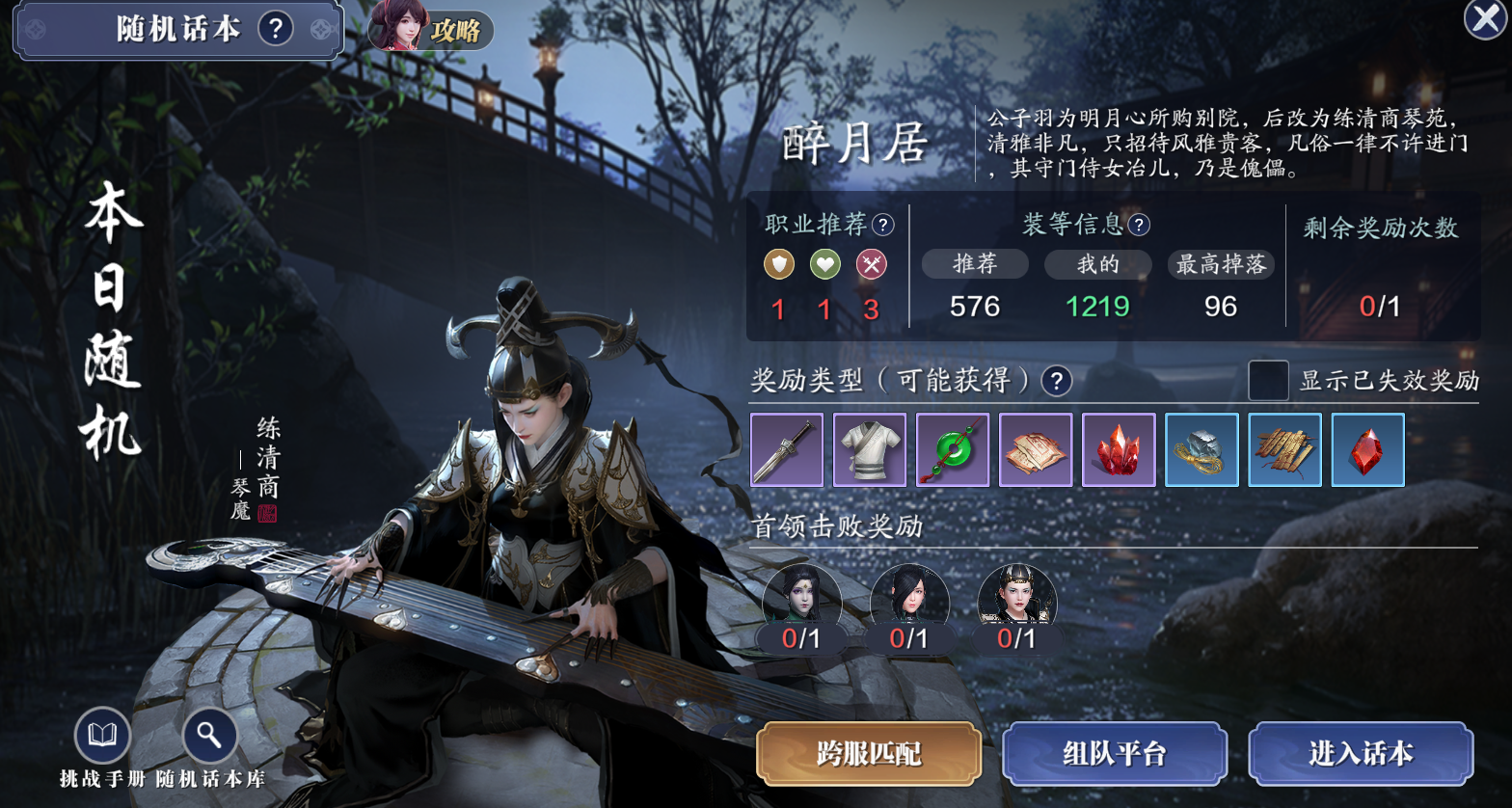Select the white robe armor reward
The width and height of the screenshot is (1512, 808).
coord(870,449)
